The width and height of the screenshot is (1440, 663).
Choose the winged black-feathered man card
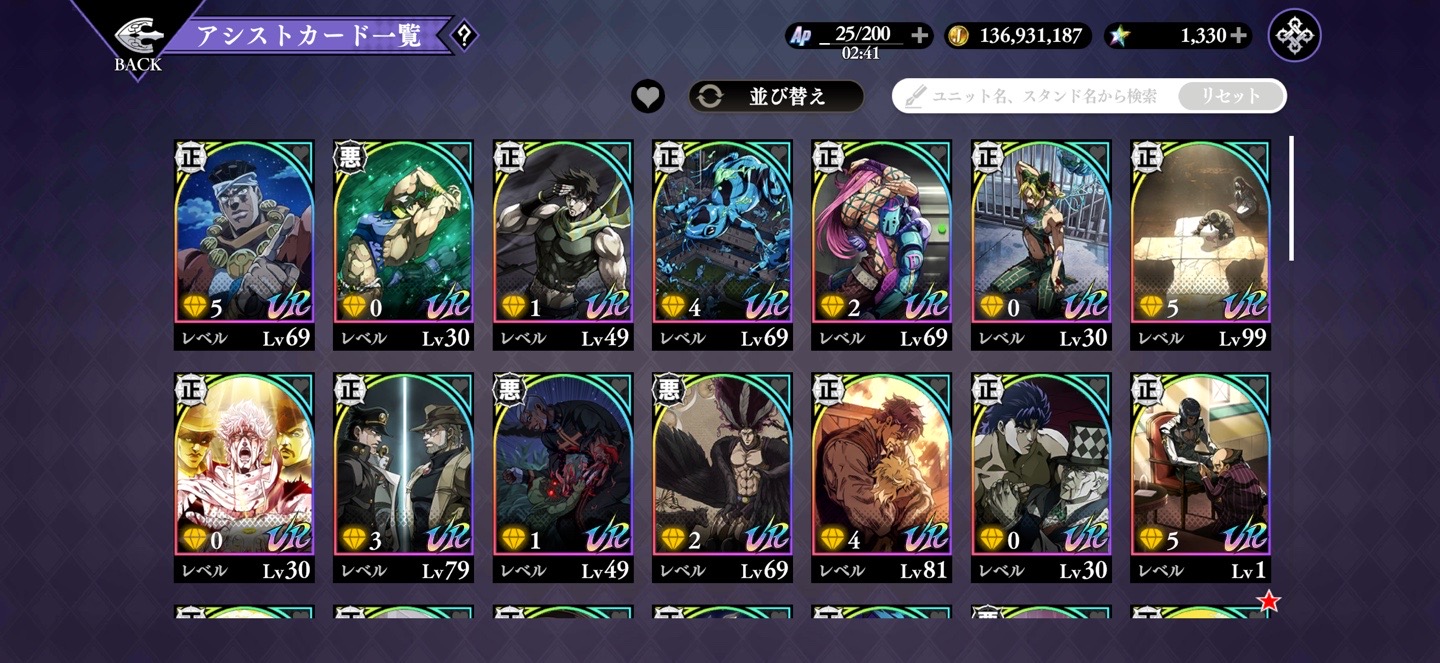722,472
